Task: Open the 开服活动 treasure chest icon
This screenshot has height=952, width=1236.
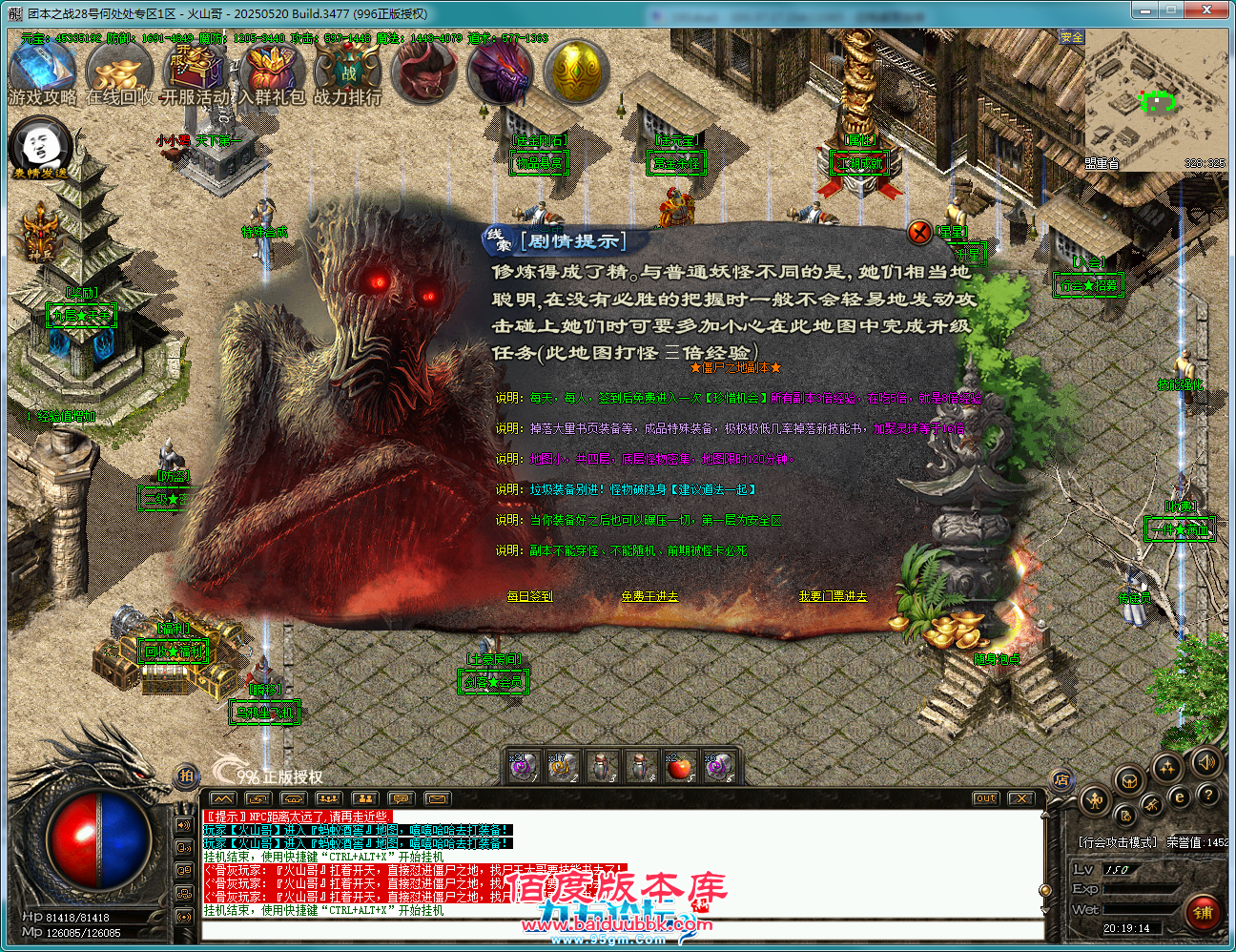Action: coord(195,72)
